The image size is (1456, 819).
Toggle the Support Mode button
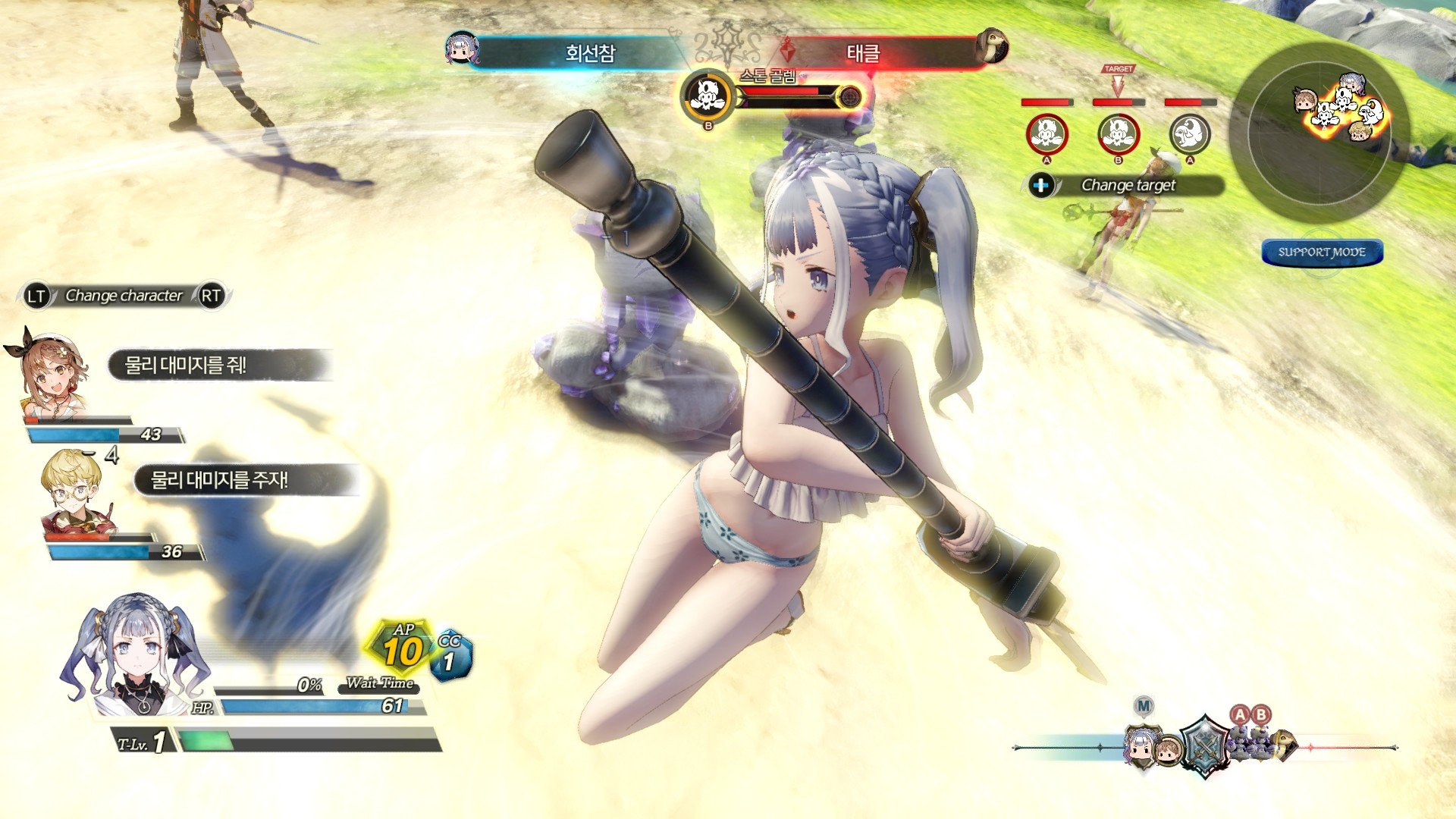pyautogui.click(x=1322, y=253)
